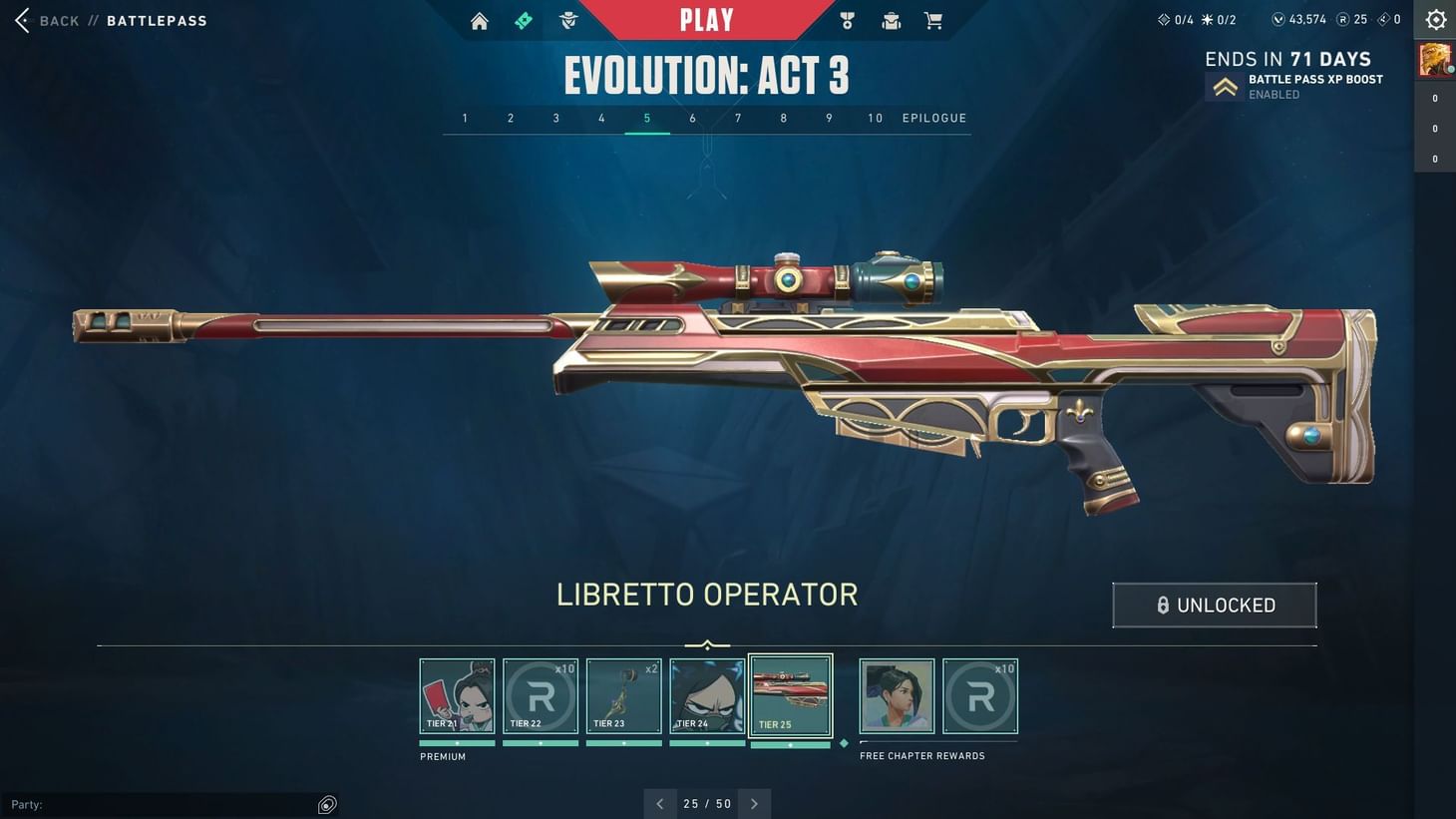Image resolution: width=1456 pixels, height=819 pixels.
Task: Advance to next tier page with right arrow
Action: (755, 803)
